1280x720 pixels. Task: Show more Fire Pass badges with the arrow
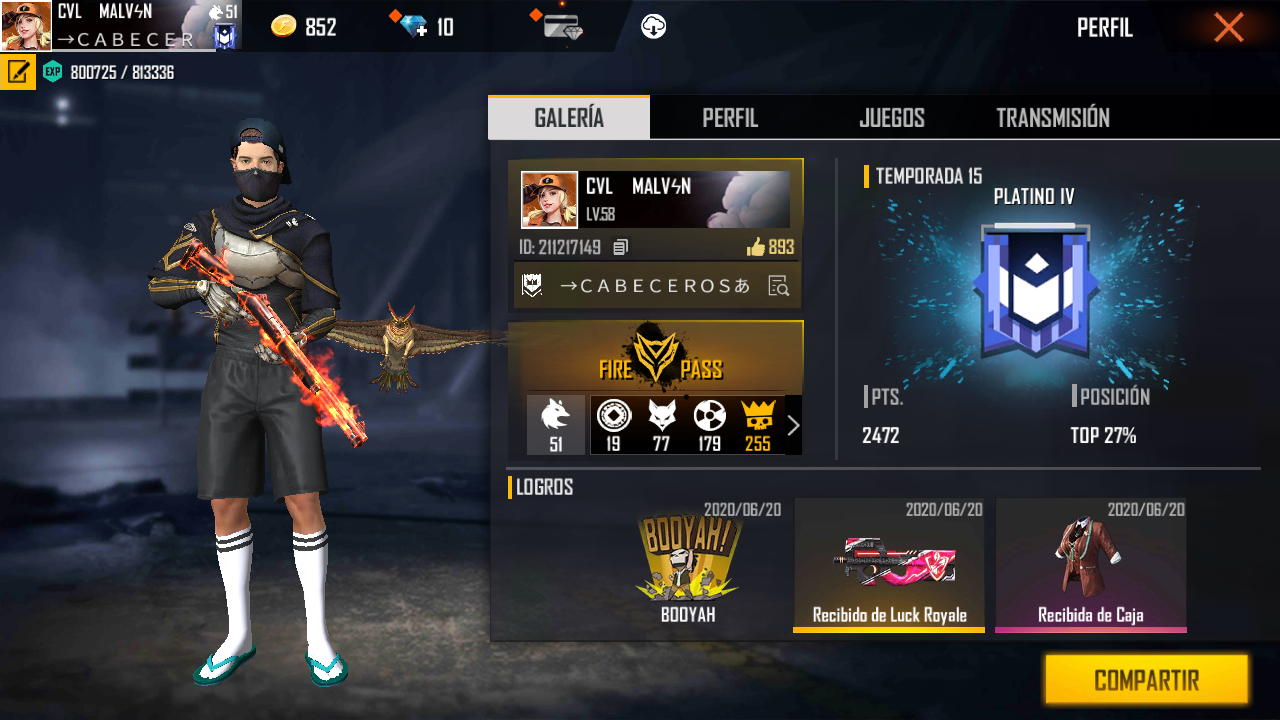(x=793, y=426)
